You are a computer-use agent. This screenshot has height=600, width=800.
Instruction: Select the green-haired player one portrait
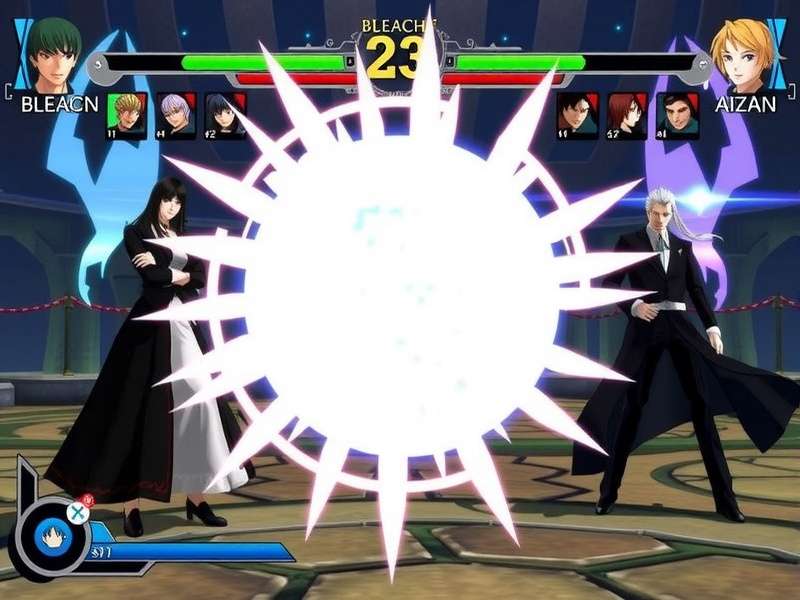coord(53,54)
